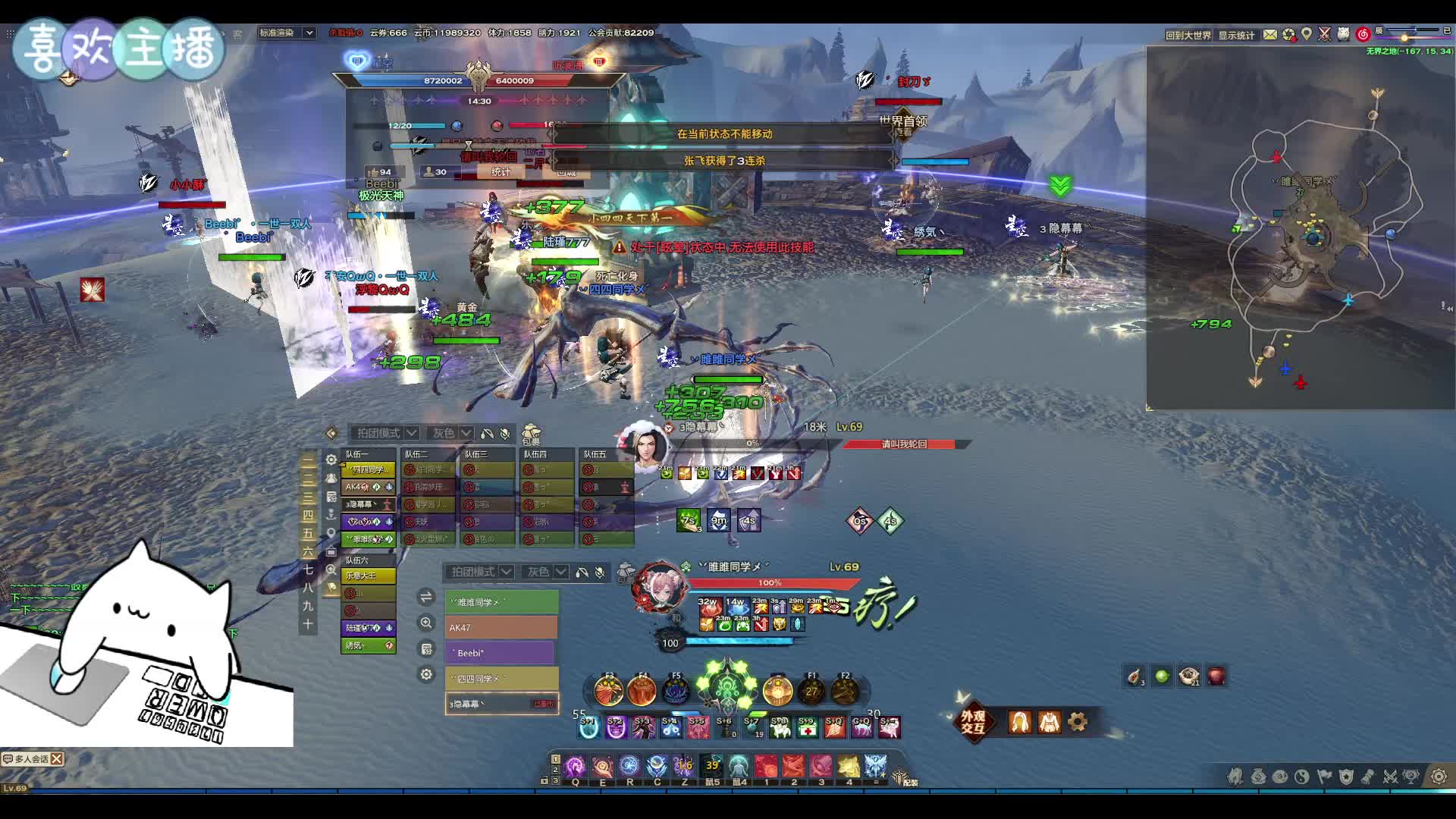
Task: Click the 回到大世界 return button
Action: pyautogui.click(x=1188, y=35)
